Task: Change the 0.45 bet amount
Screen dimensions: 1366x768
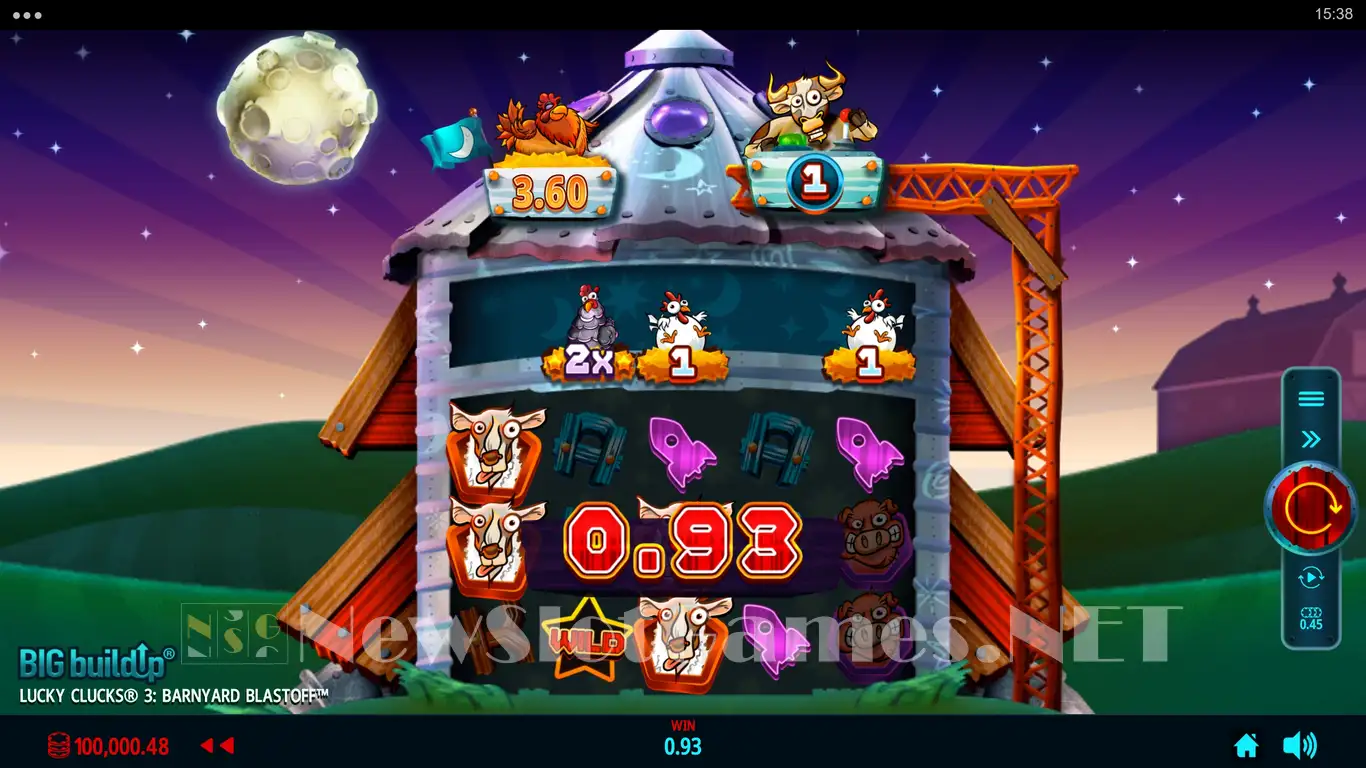Action: (x=1311, y=618)
